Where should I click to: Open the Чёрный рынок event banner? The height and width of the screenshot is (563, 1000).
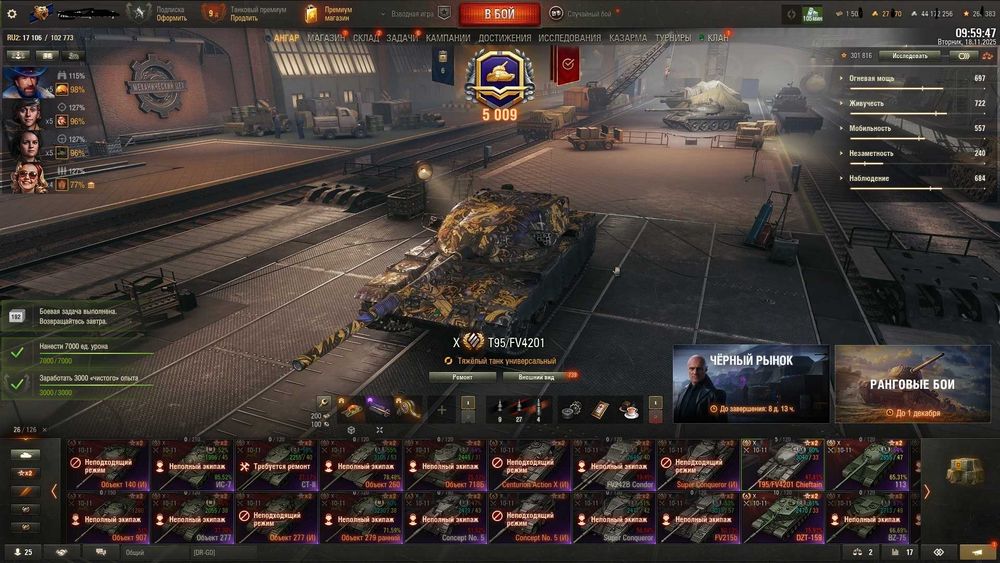tap(750, 383)
